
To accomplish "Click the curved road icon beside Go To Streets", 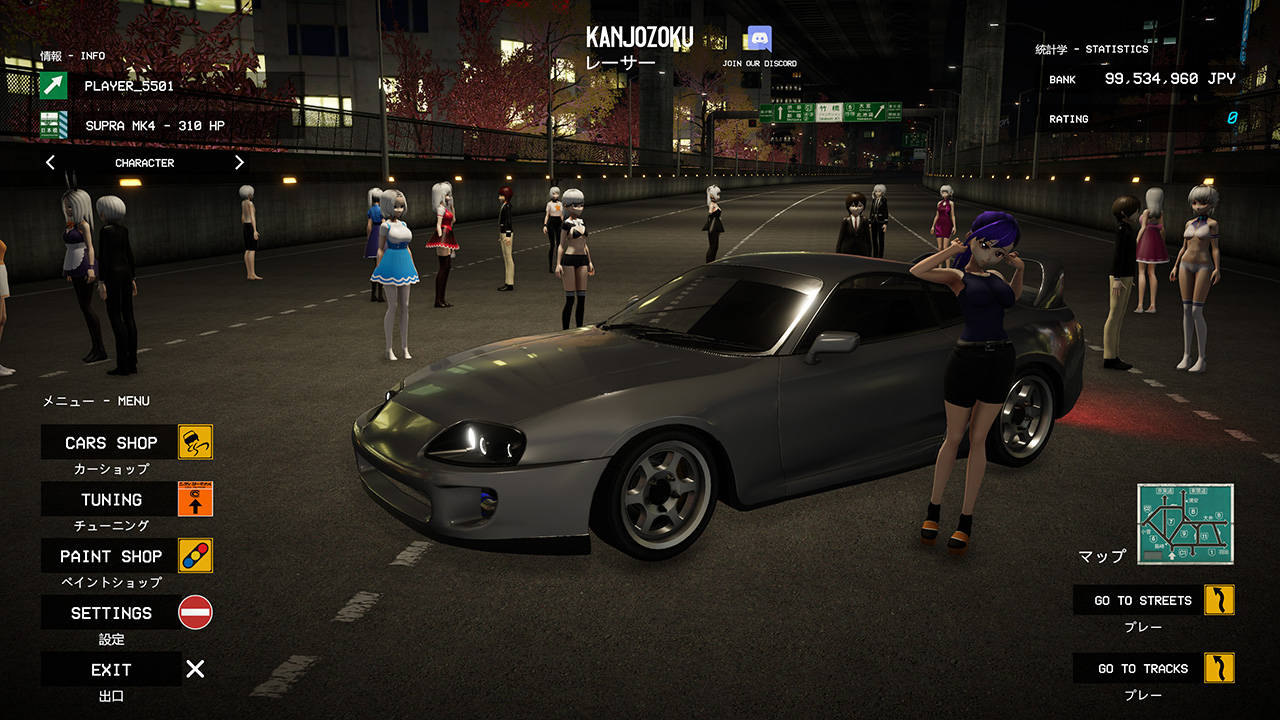I will pyautogui.click(x=1222, y=600).
